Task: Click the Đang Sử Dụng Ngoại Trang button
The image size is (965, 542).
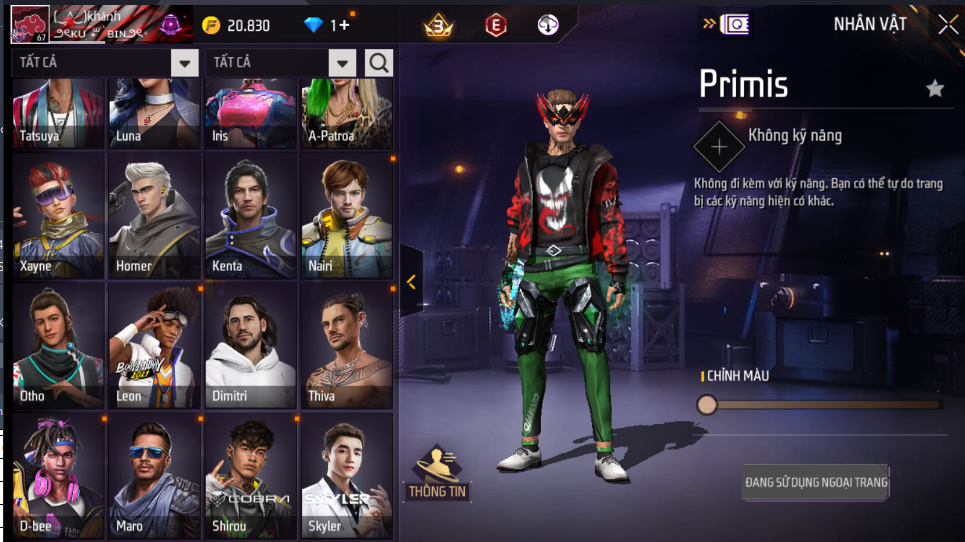Action: tap(816, 483)
